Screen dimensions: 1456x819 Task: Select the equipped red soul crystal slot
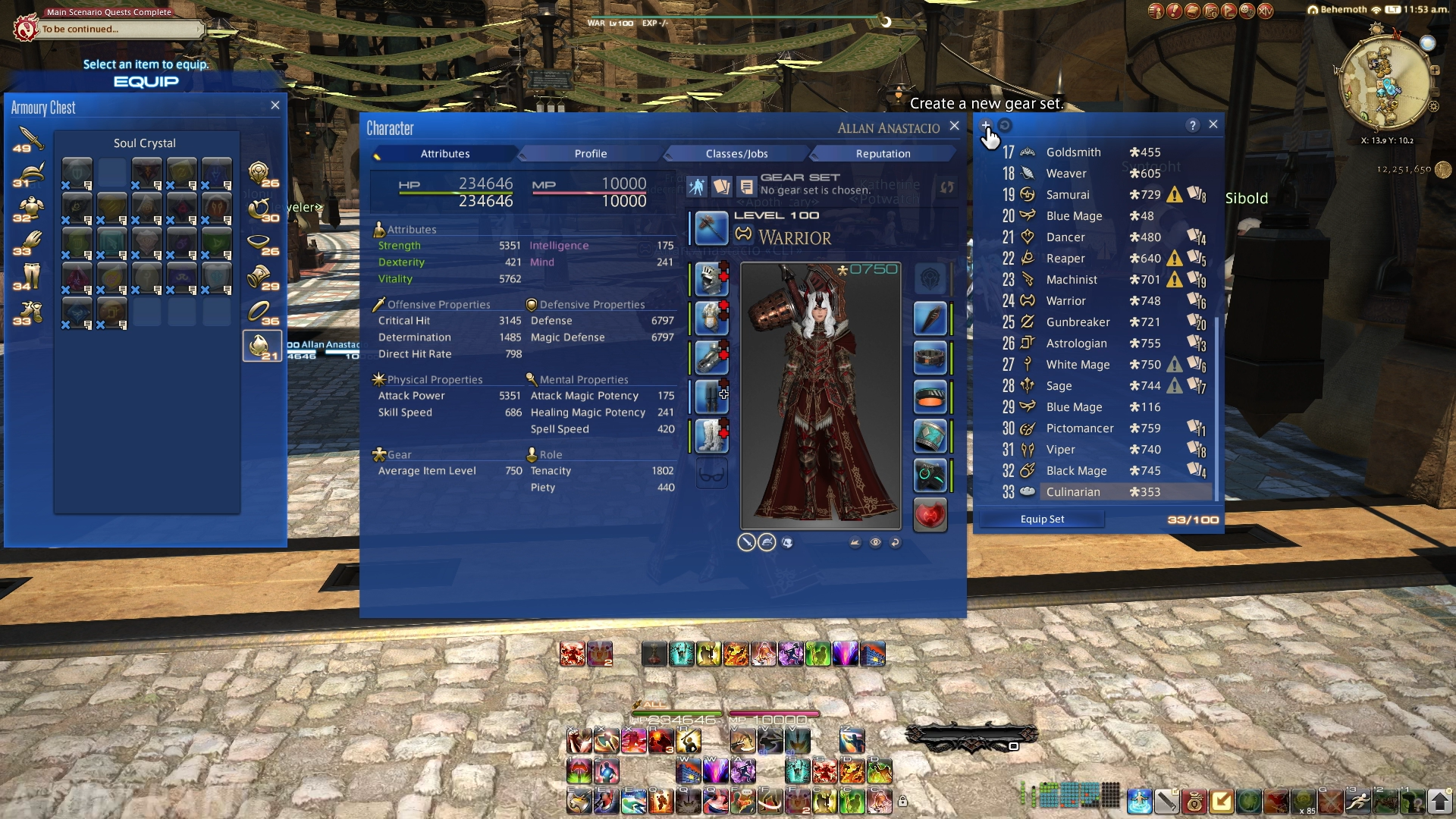[x=930, y=516]
